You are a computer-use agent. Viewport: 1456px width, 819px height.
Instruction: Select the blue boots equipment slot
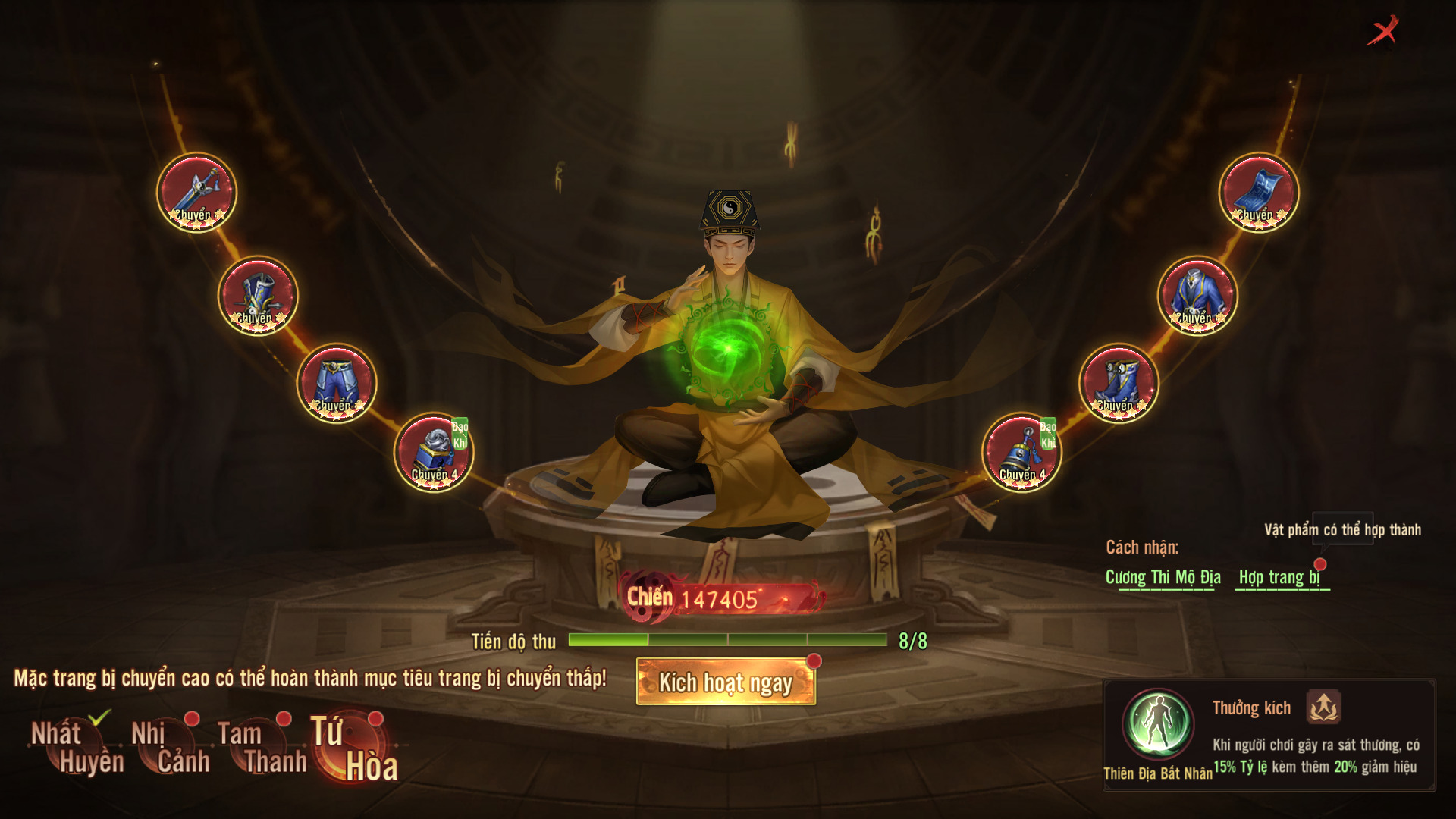click(1119, 383)
